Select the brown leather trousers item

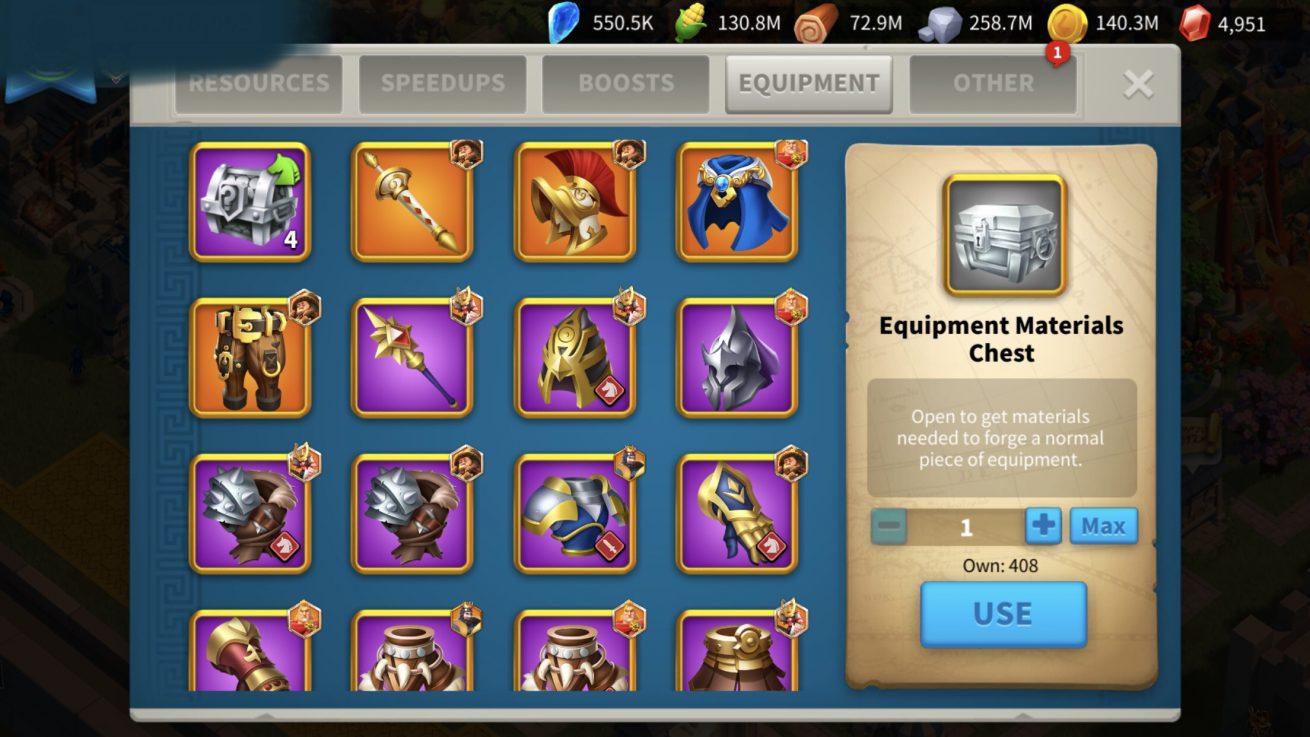250,357
